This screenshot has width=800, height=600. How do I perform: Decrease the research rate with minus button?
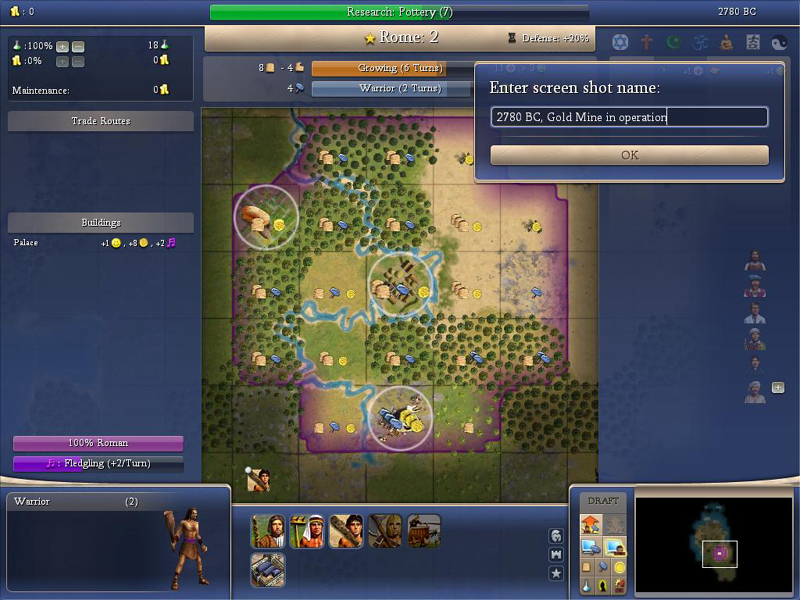point(78,46)
